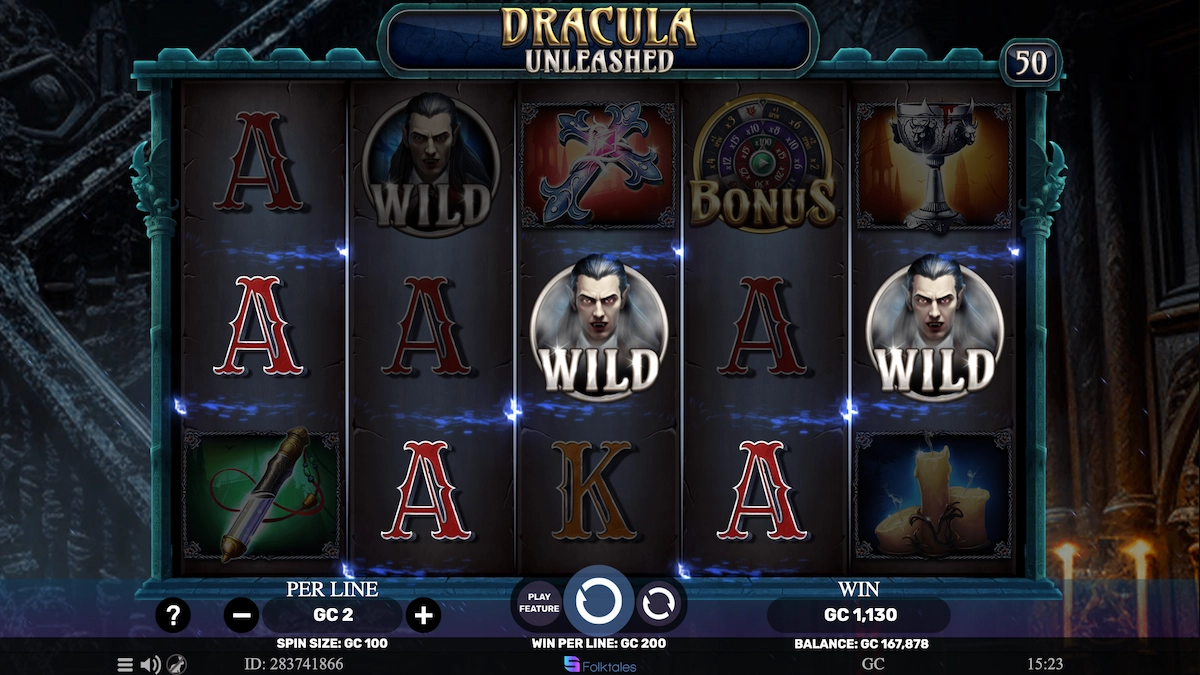The image size is (1200, 675).
Task: Click the crossed-out icon next to the speaker
Action: (x=175, y=664)
